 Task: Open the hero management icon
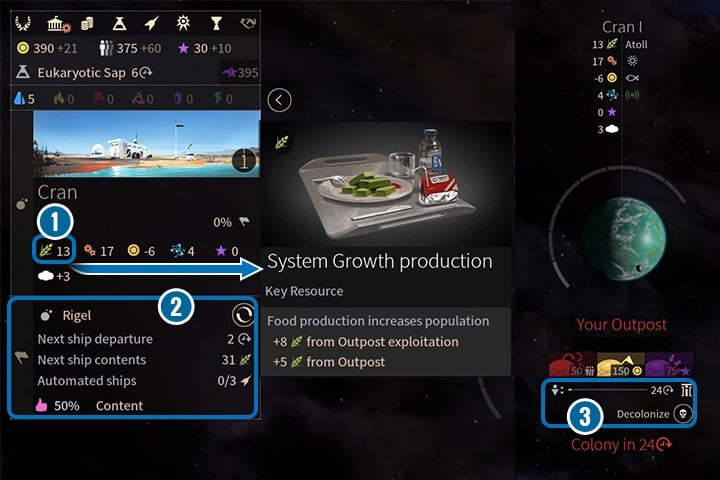(x=183, y=22)
